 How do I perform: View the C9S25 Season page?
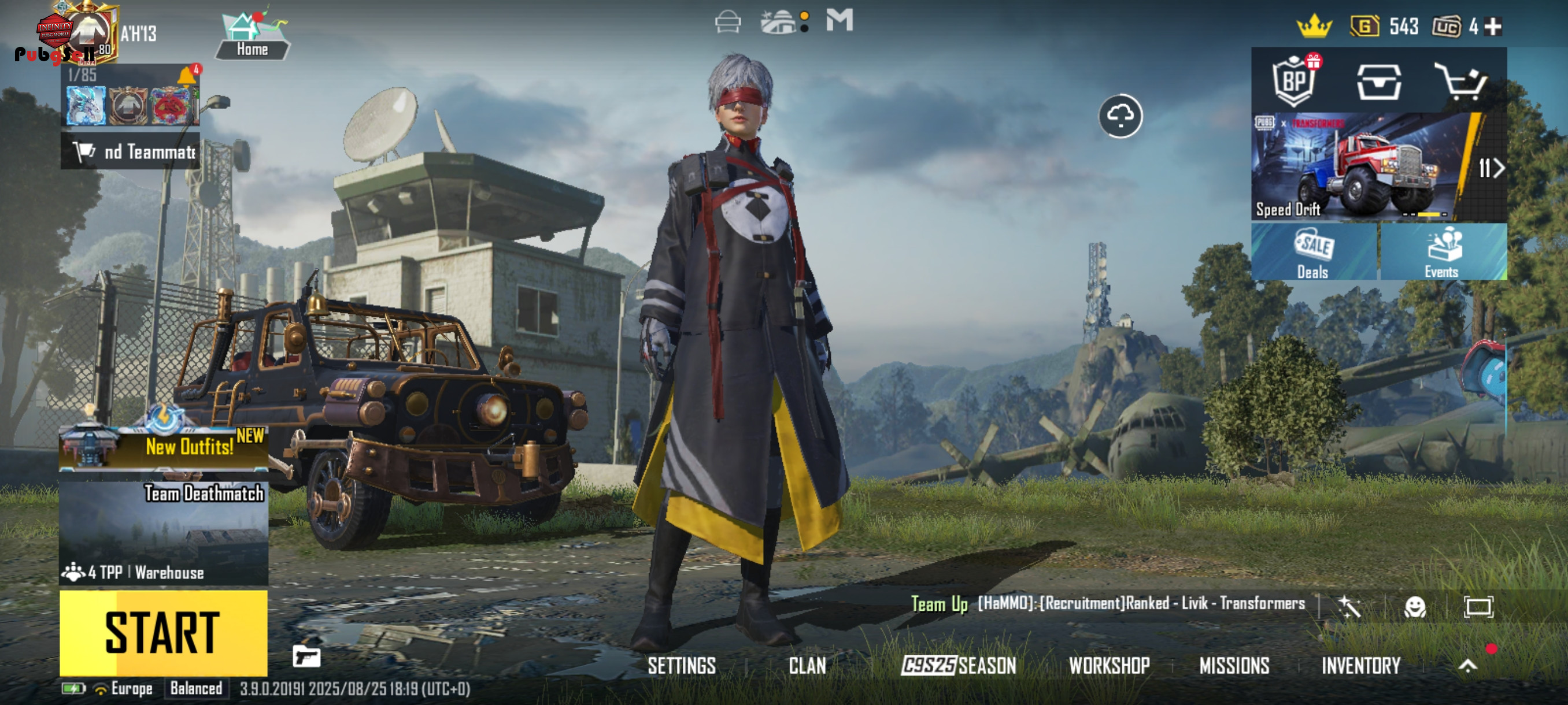coord(959,666)
